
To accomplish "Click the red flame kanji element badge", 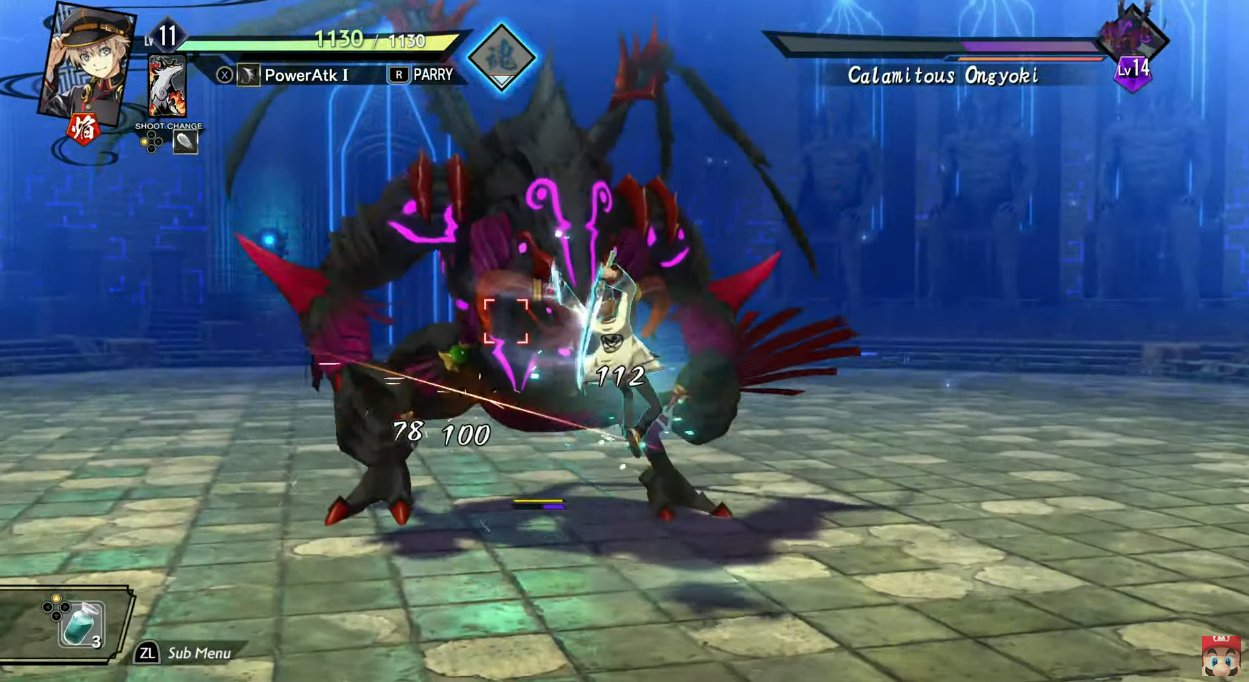I will point(82,129).
